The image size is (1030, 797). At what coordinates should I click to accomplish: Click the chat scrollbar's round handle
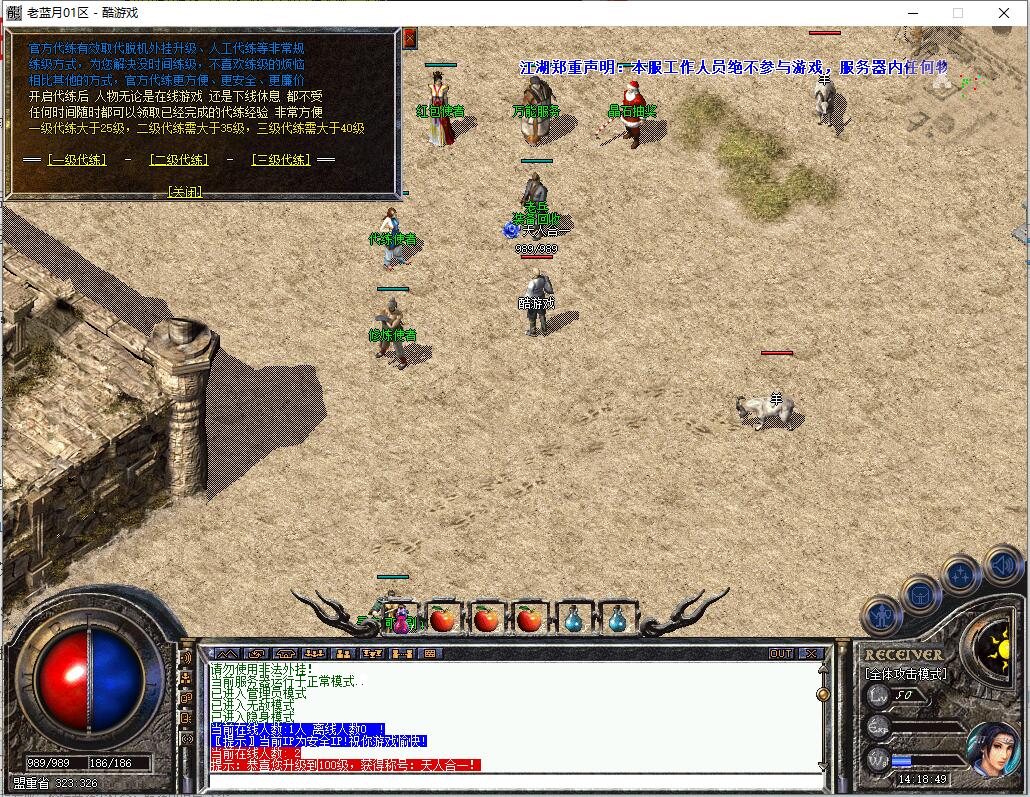click(823, 694)
